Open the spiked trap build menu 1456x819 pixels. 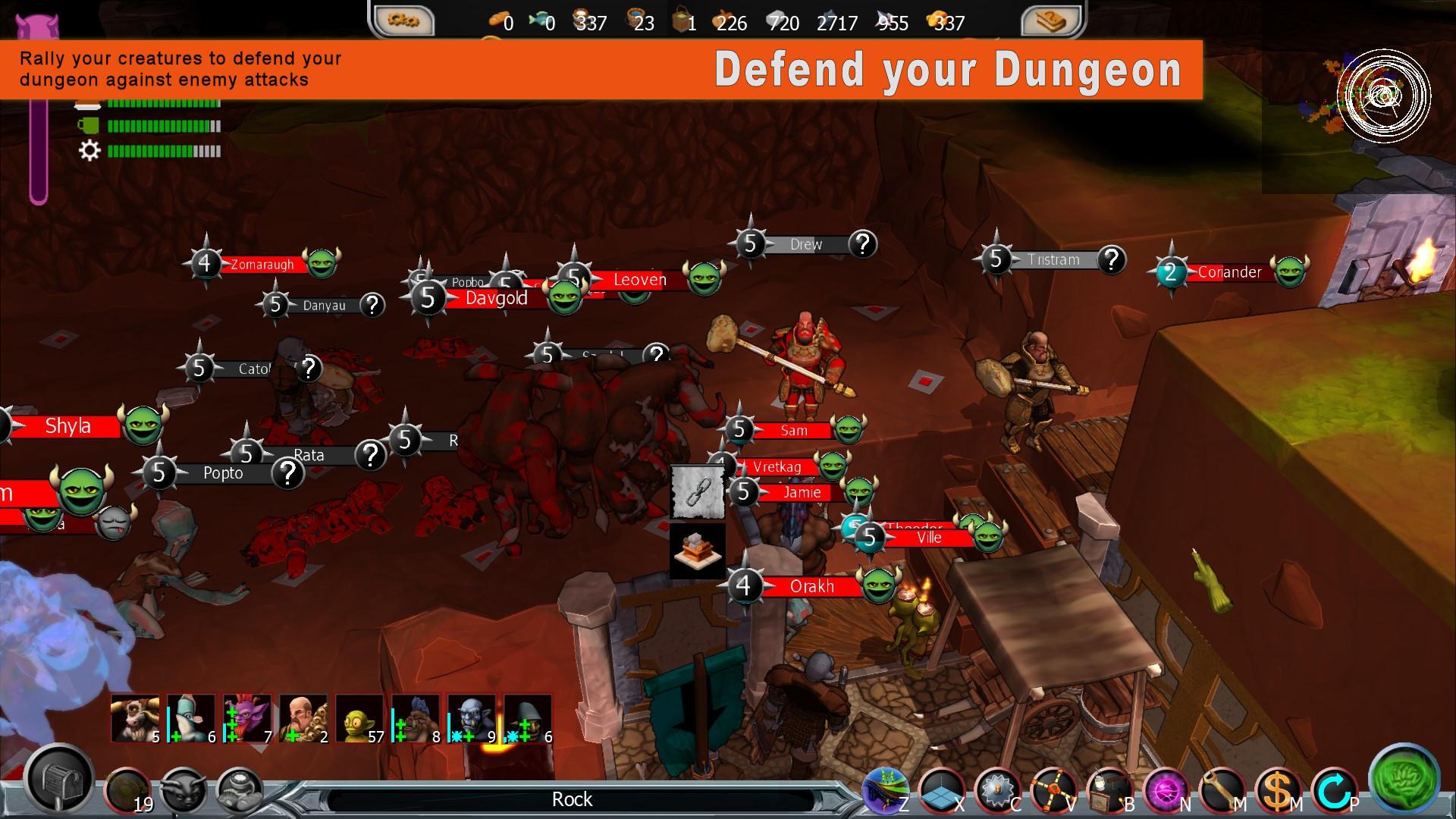click(x=997, y=792)
